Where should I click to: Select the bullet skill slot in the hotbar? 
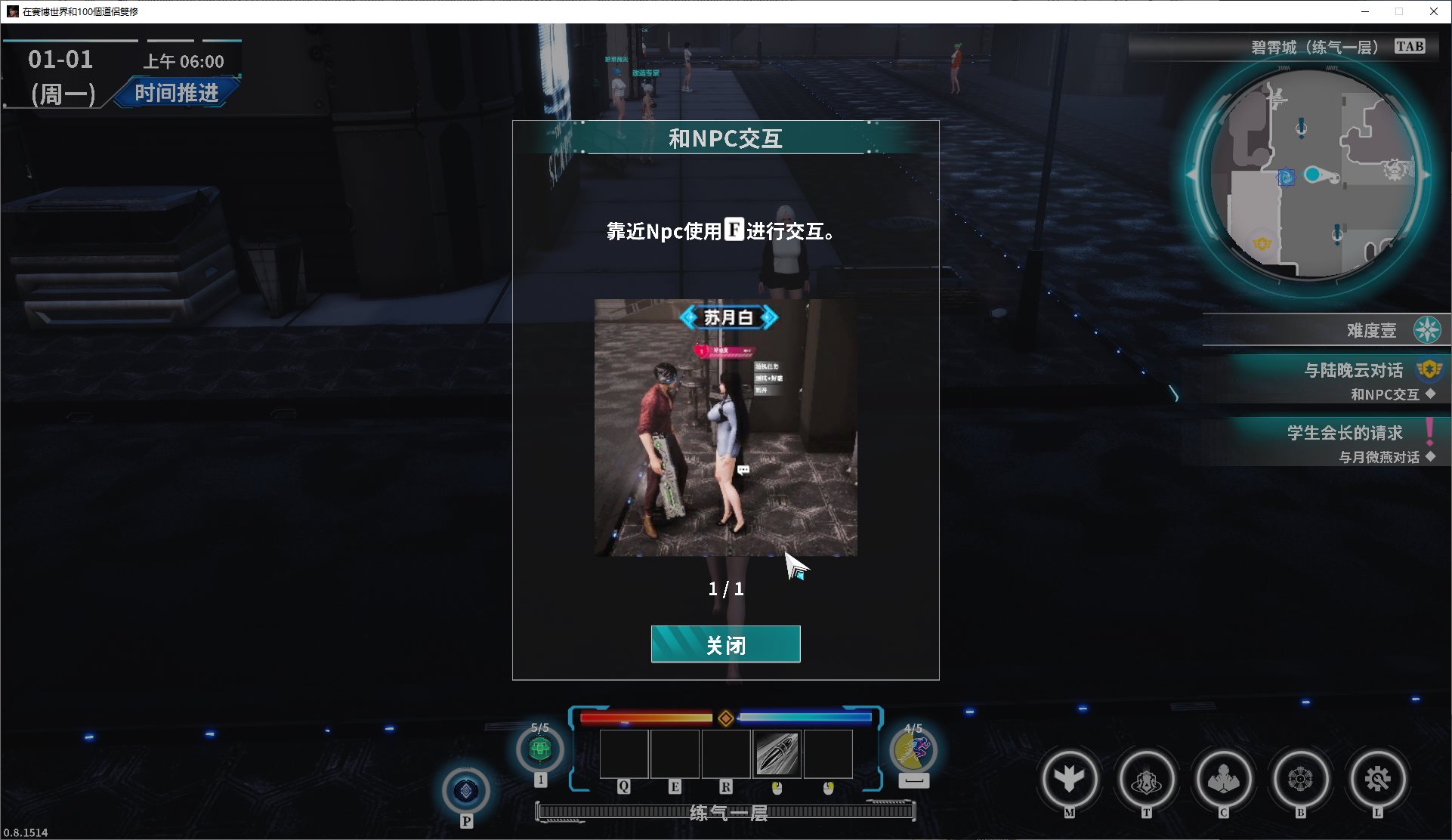[x=777, y=753]
